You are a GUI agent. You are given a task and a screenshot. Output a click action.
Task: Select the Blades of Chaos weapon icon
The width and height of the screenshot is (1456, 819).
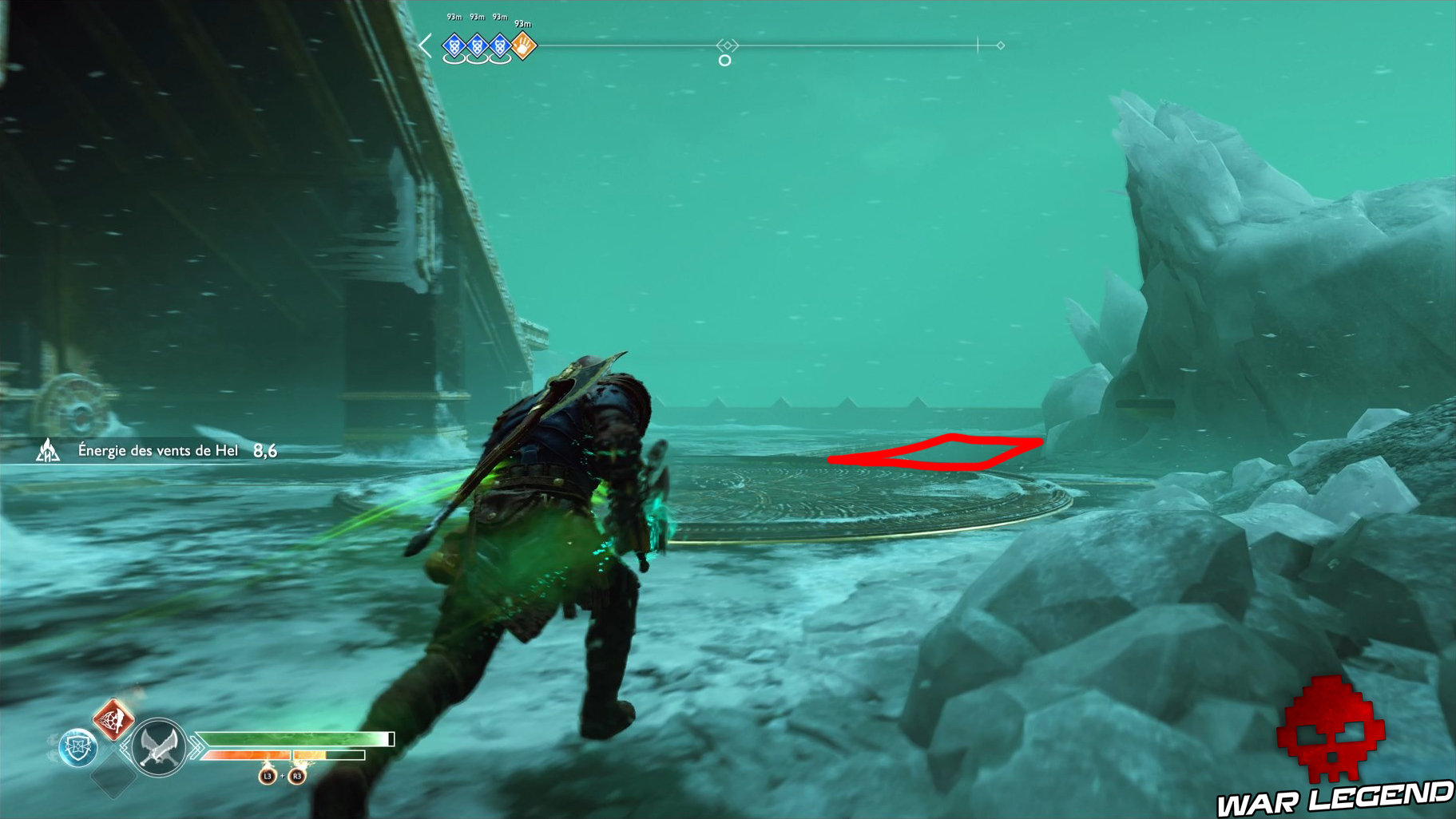click(158, 747)
